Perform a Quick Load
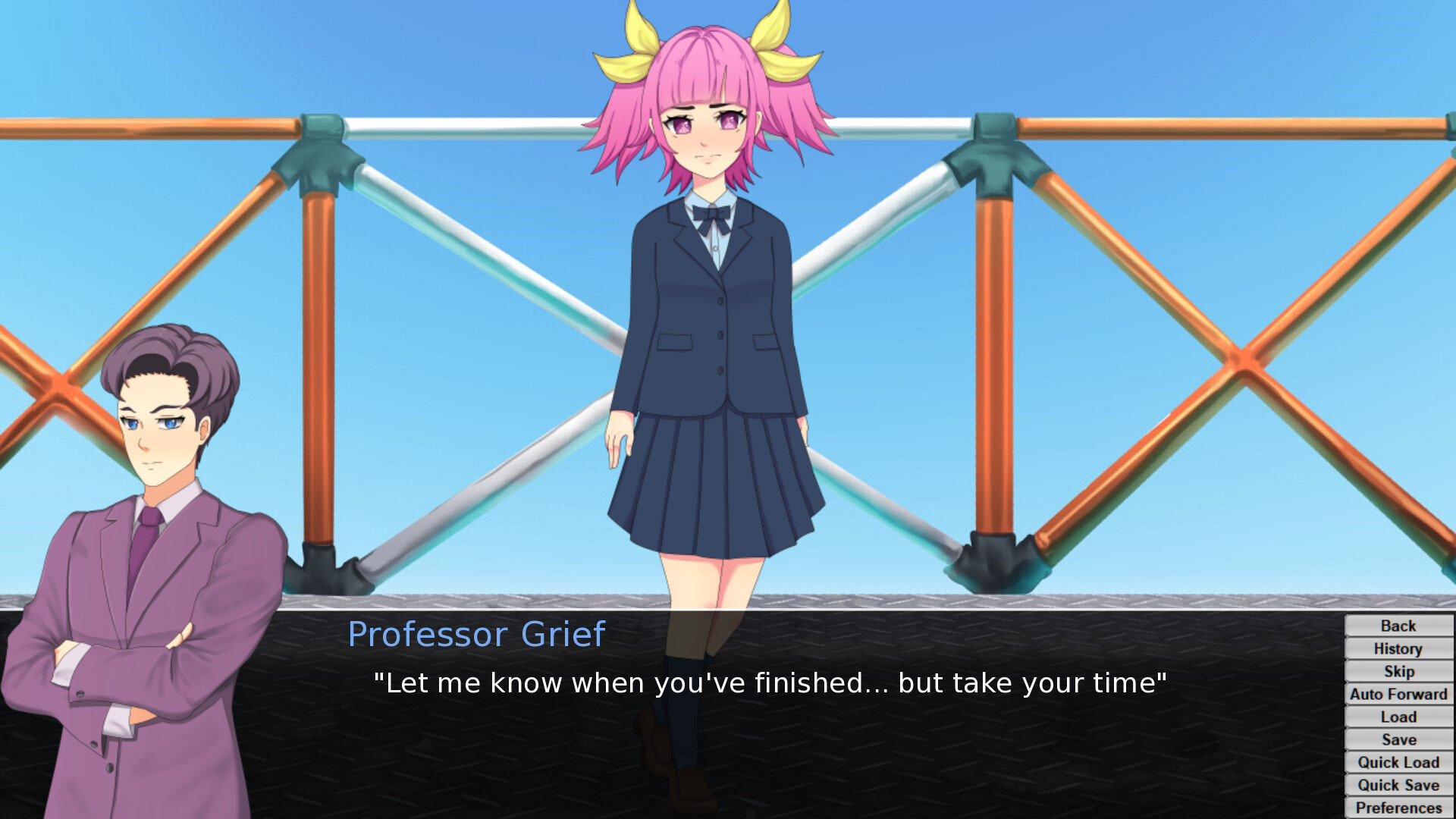 [1398, 762]
